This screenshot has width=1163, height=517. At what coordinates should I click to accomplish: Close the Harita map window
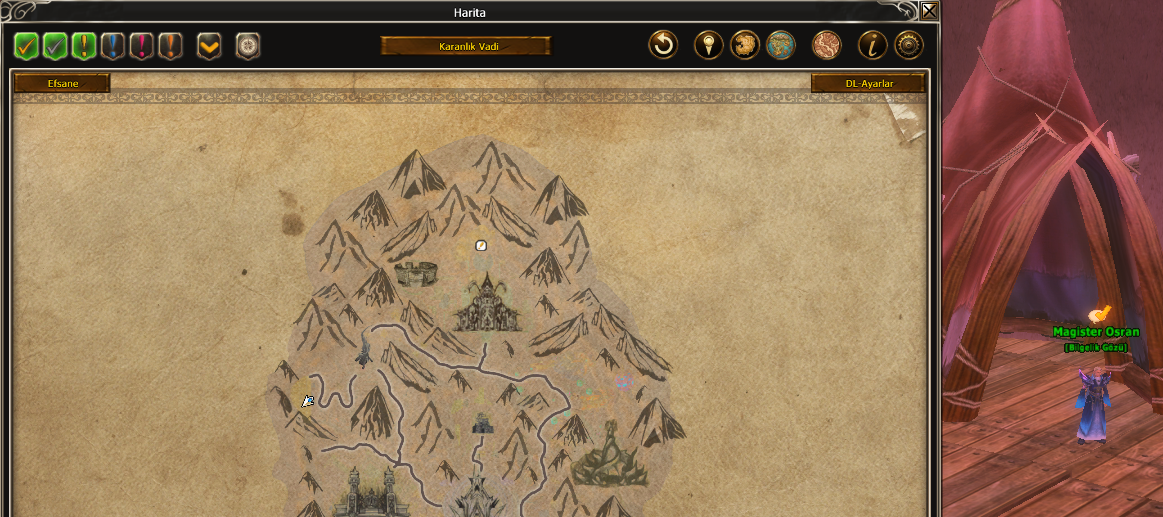tap(929, 11)
